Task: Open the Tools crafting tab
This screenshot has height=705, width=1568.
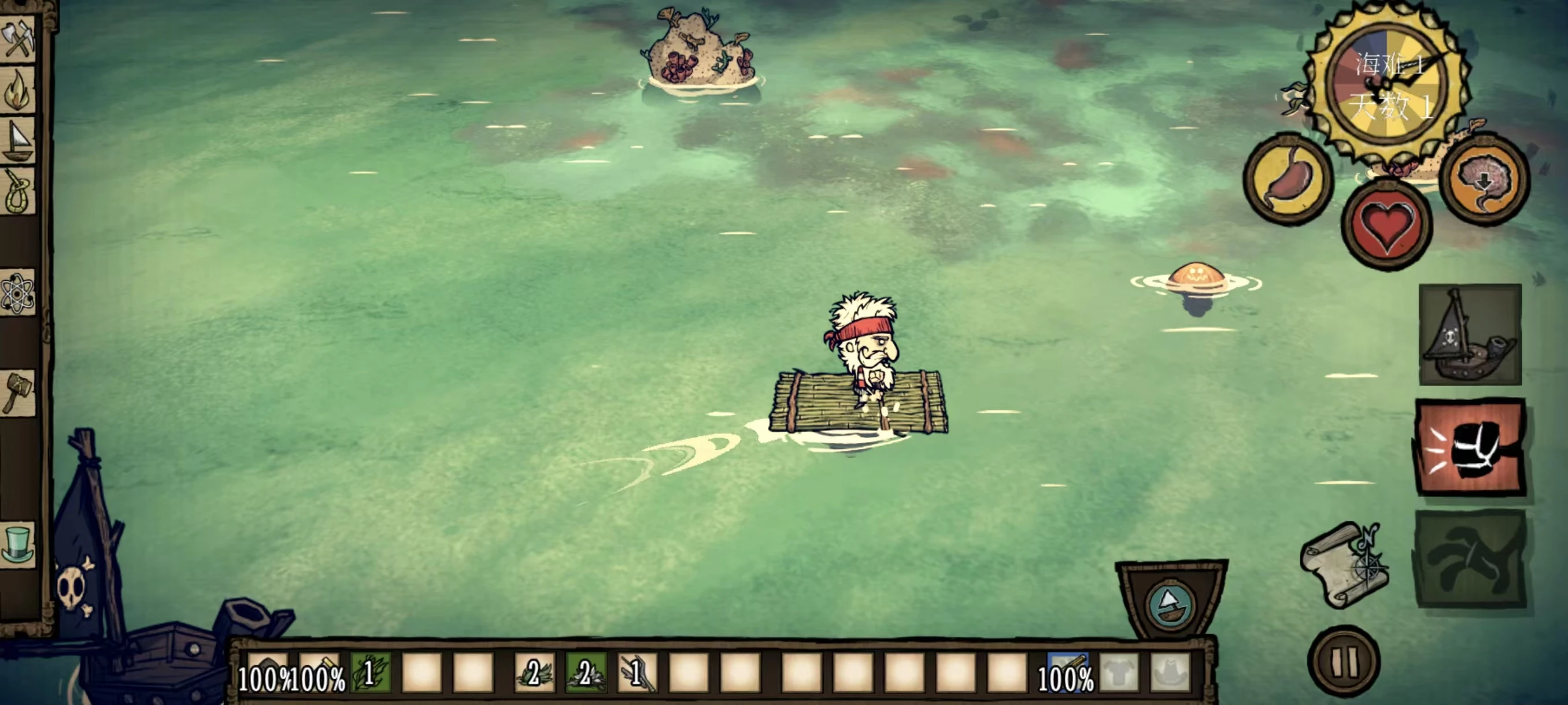Action: point(19,38)
